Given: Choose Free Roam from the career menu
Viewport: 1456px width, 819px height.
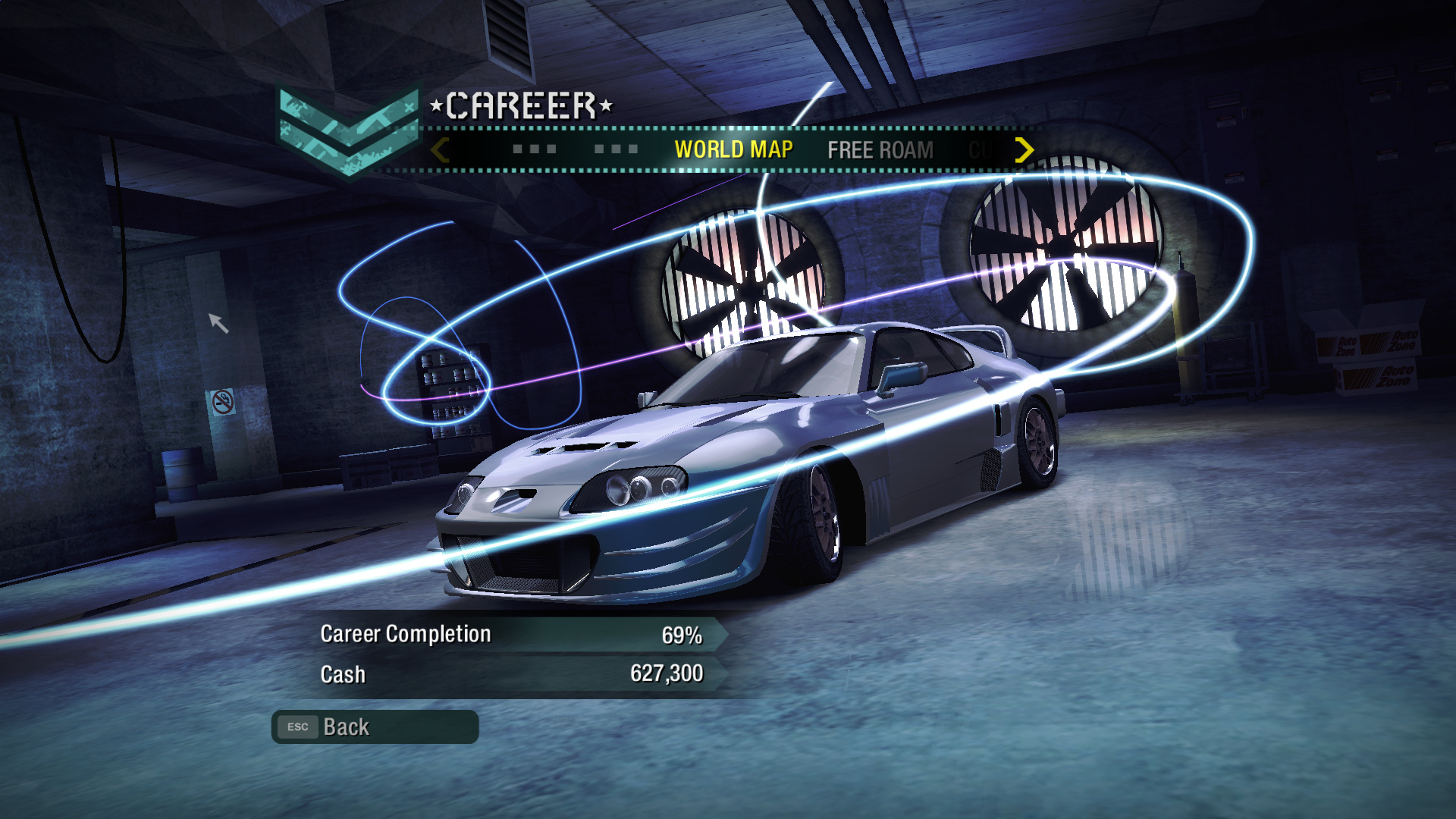Looking at the screenshot, I should [880, 150].
